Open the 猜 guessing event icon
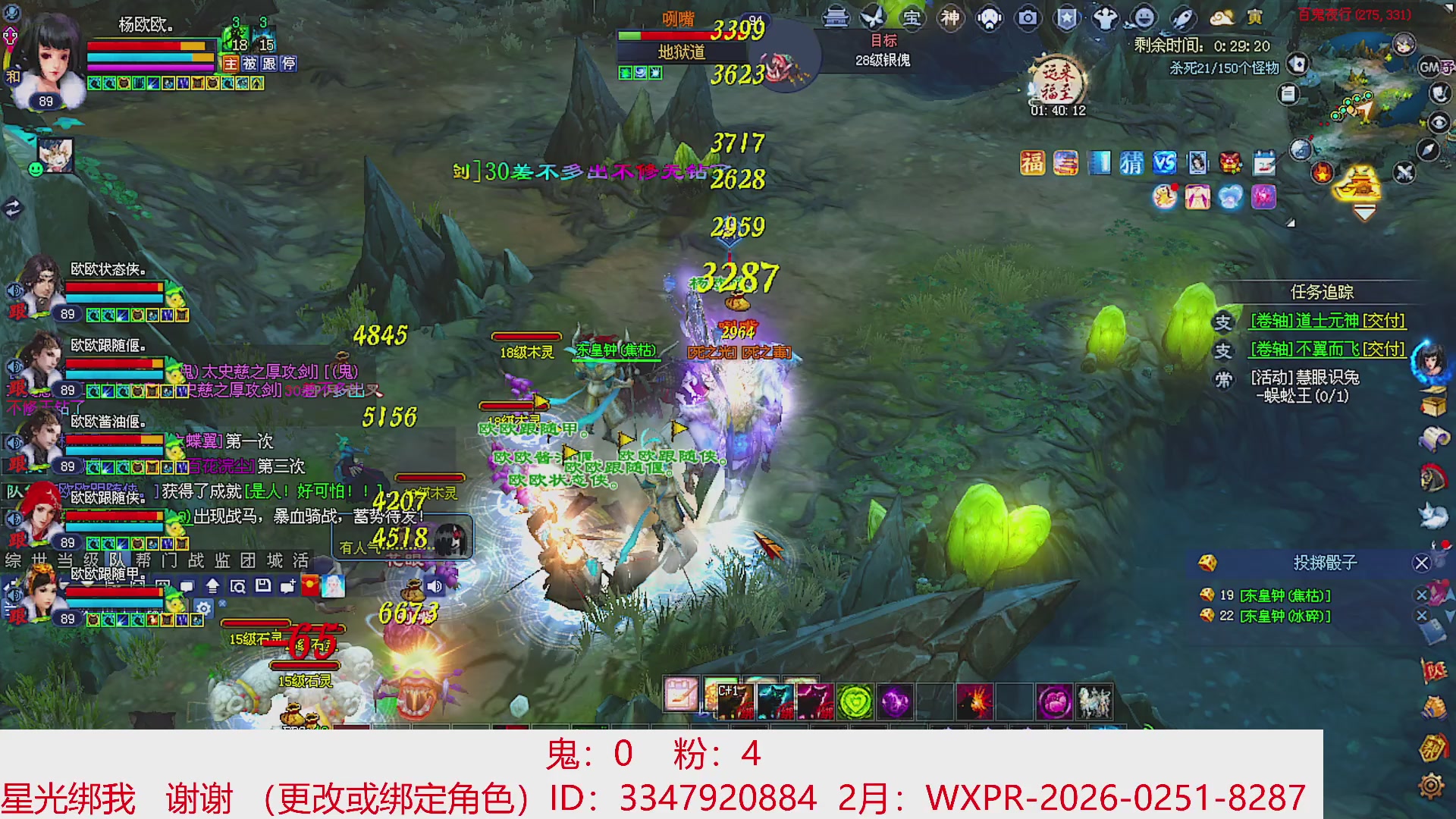Viewport: 1456px width, 819px height. [x=1132, y=163]
